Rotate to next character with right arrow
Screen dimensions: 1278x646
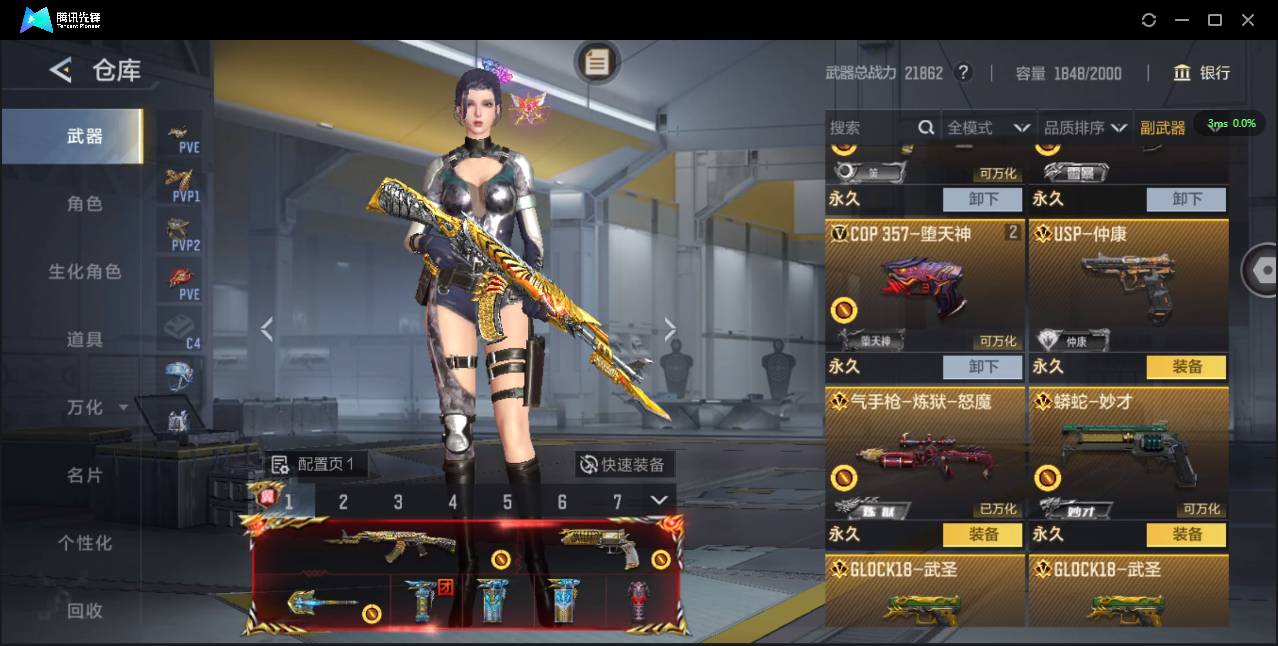click(670, 329)
